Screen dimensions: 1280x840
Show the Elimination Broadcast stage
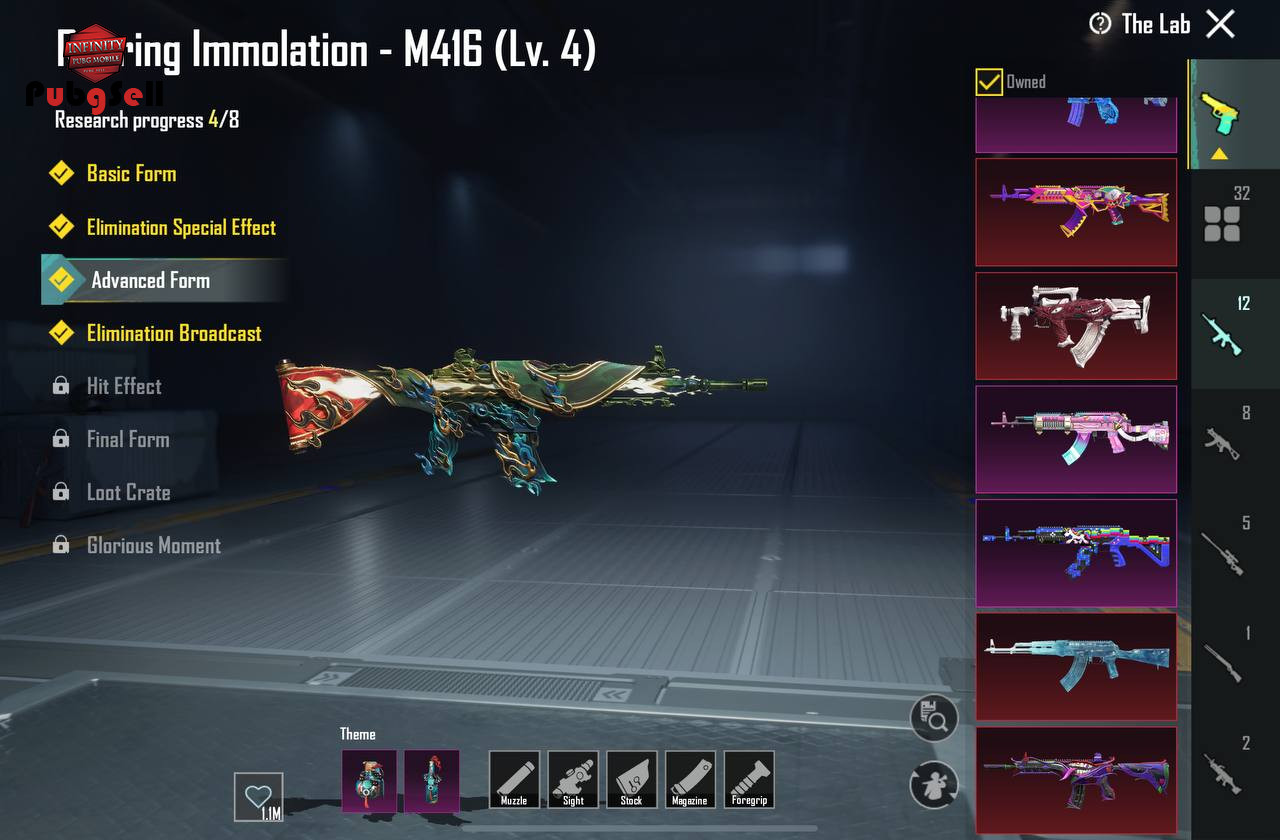(x=173, y=333)
